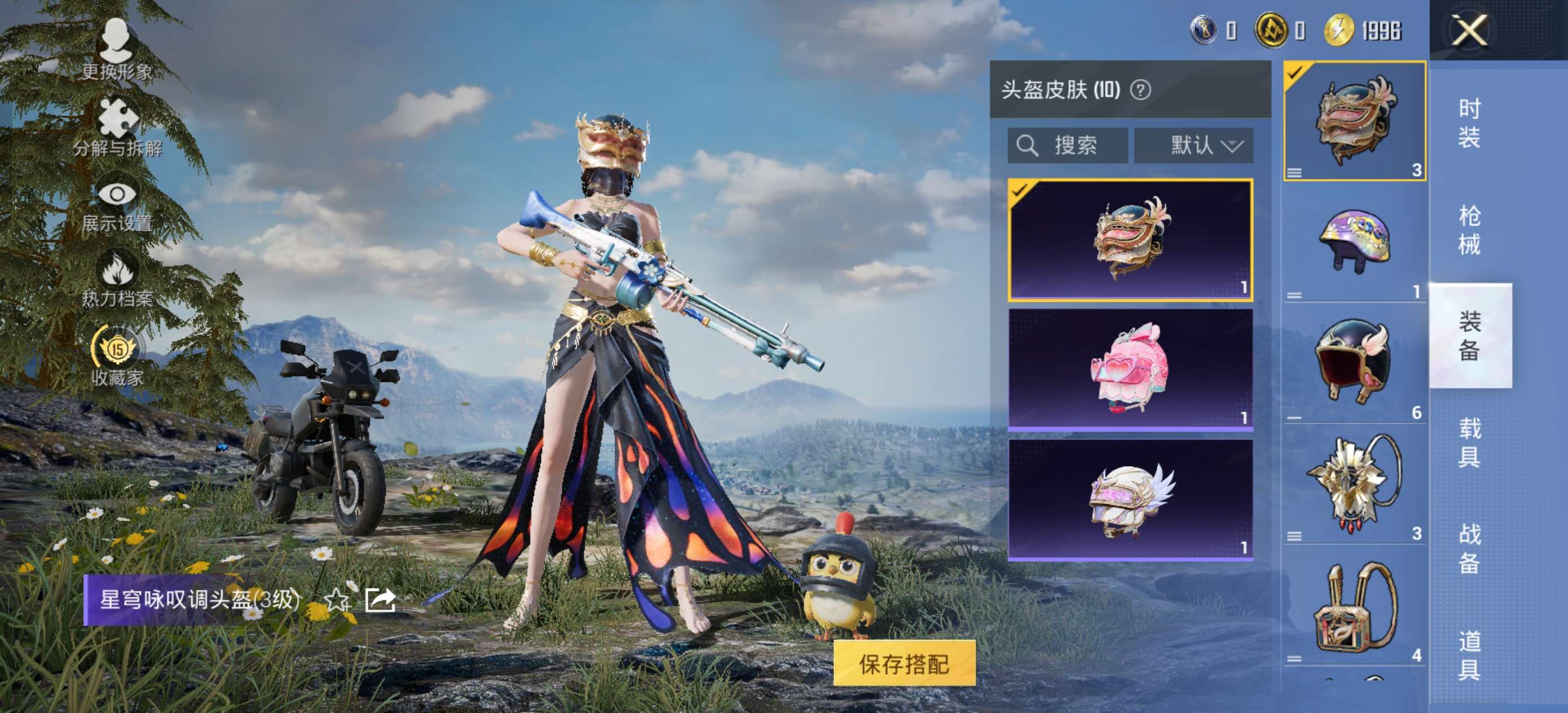The width and height of the screenshot is (1568, 713).
Task: Switch to the 载具 vehicles tab
Action: pos(1469,443)
